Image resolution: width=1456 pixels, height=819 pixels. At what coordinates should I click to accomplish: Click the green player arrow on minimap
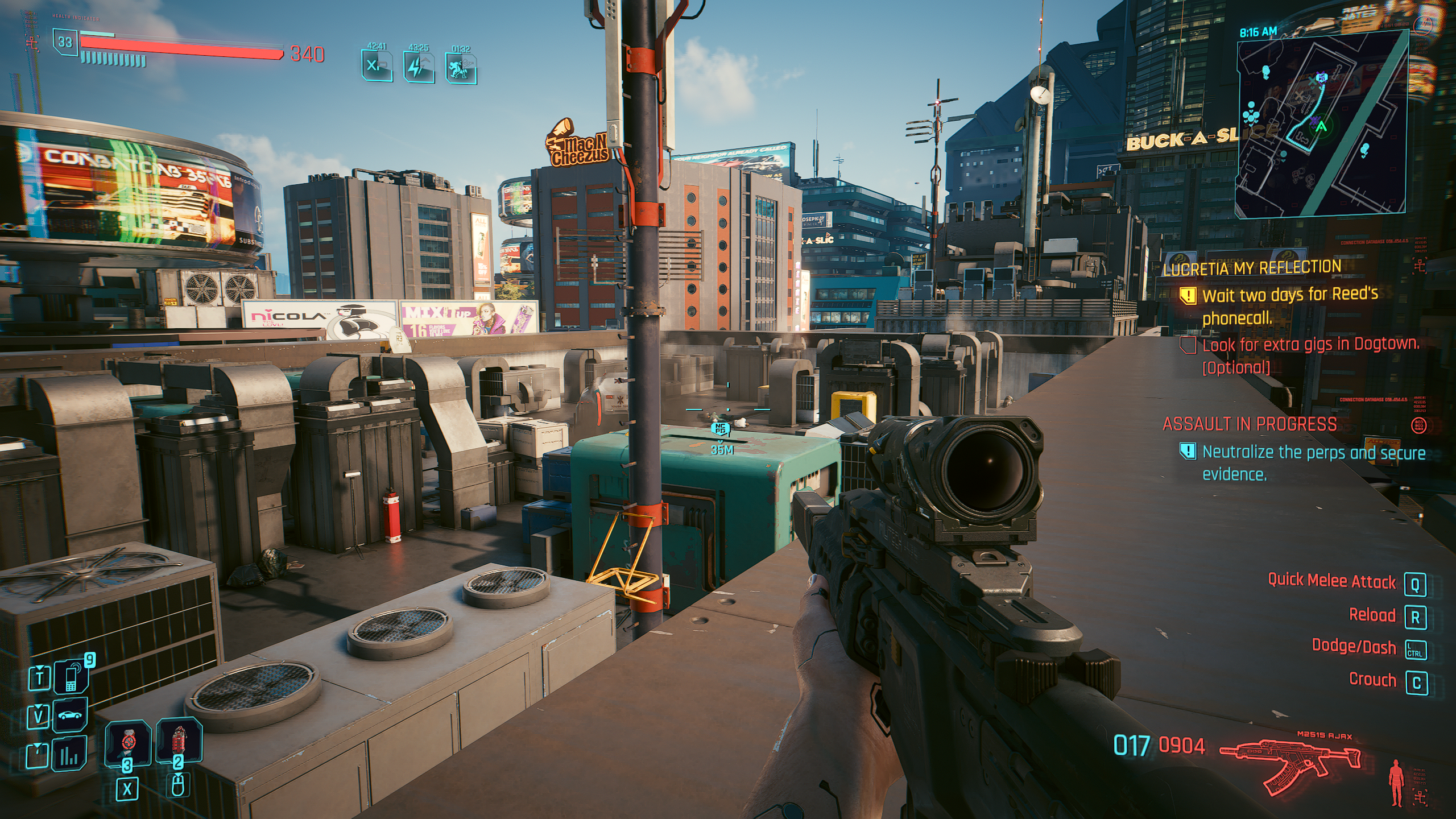[1321, 126]
